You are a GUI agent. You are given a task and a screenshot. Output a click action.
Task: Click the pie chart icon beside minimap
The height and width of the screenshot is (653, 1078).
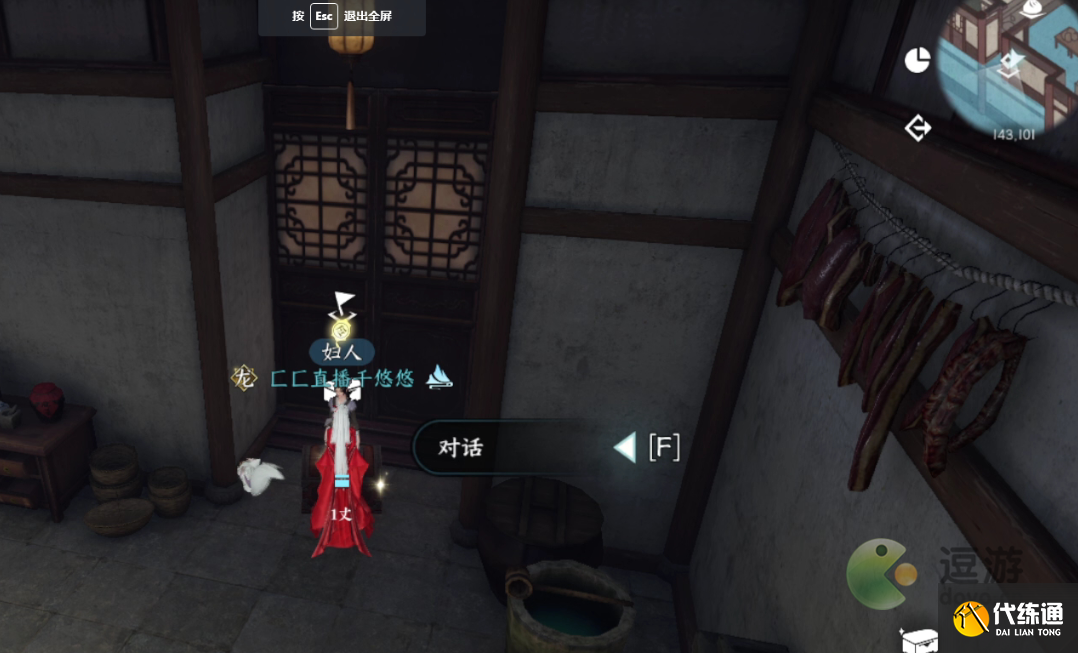pos(917,61)
